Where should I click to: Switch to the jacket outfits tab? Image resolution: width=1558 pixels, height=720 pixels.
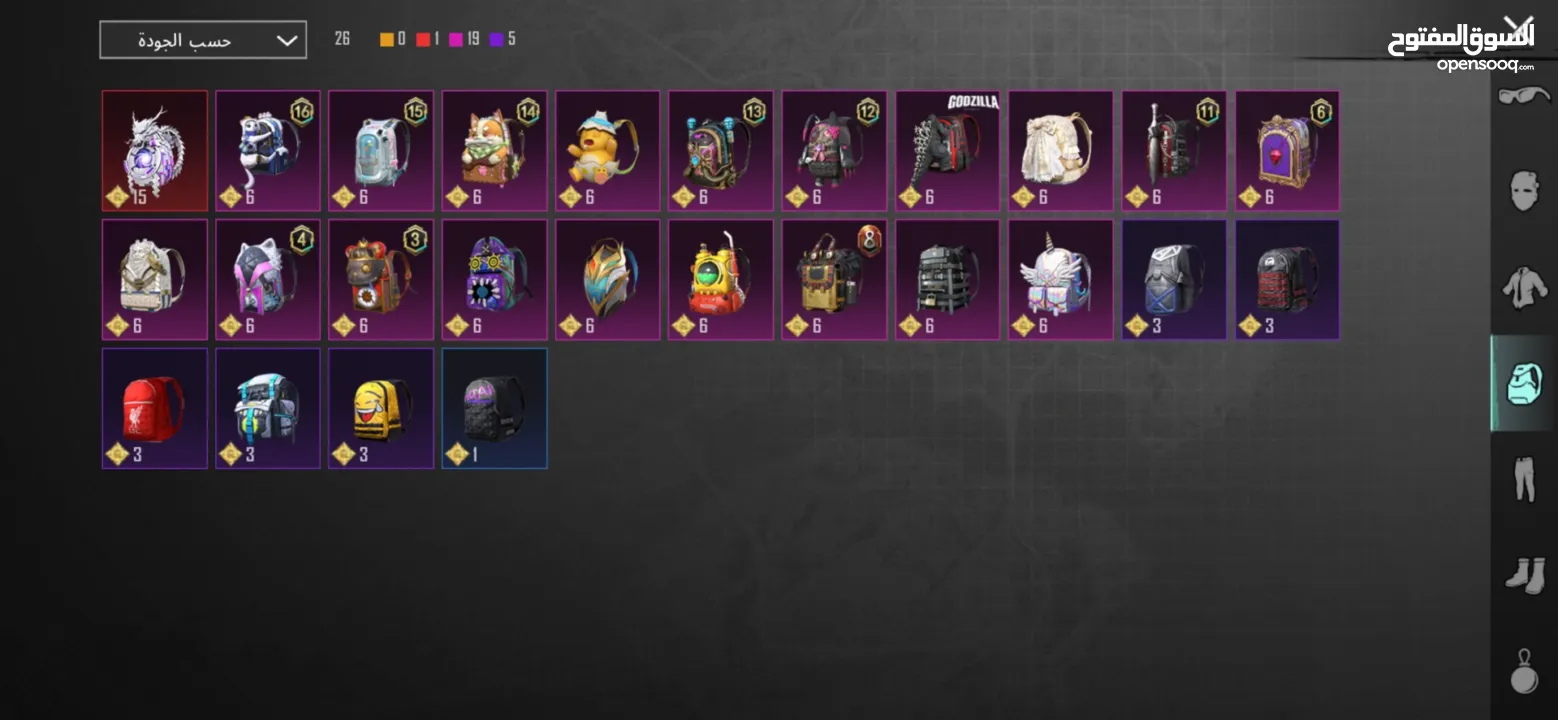(x=1524, y=287)
